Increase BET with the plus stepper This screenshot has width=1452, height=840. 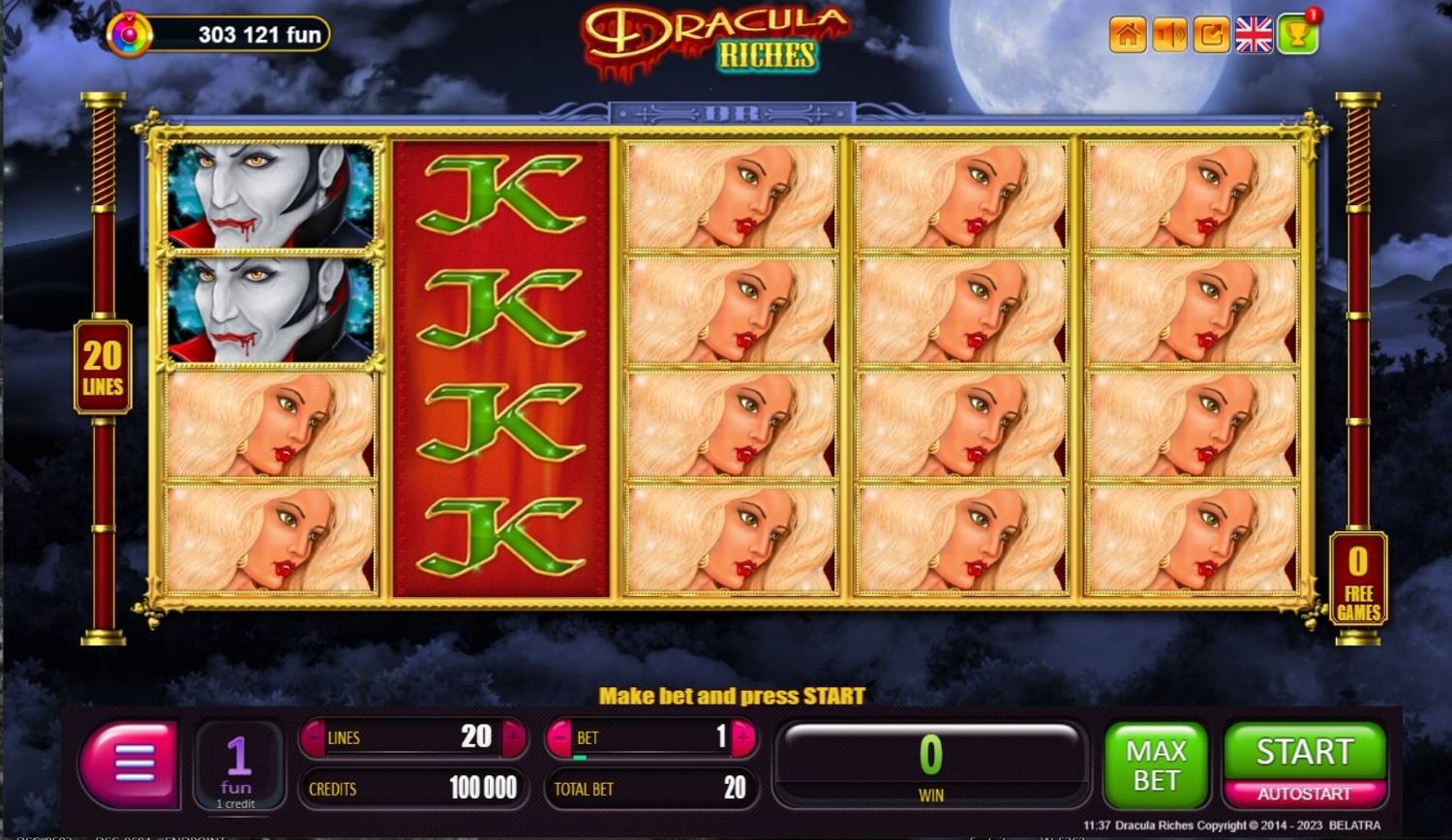click(x=740, y=737)
